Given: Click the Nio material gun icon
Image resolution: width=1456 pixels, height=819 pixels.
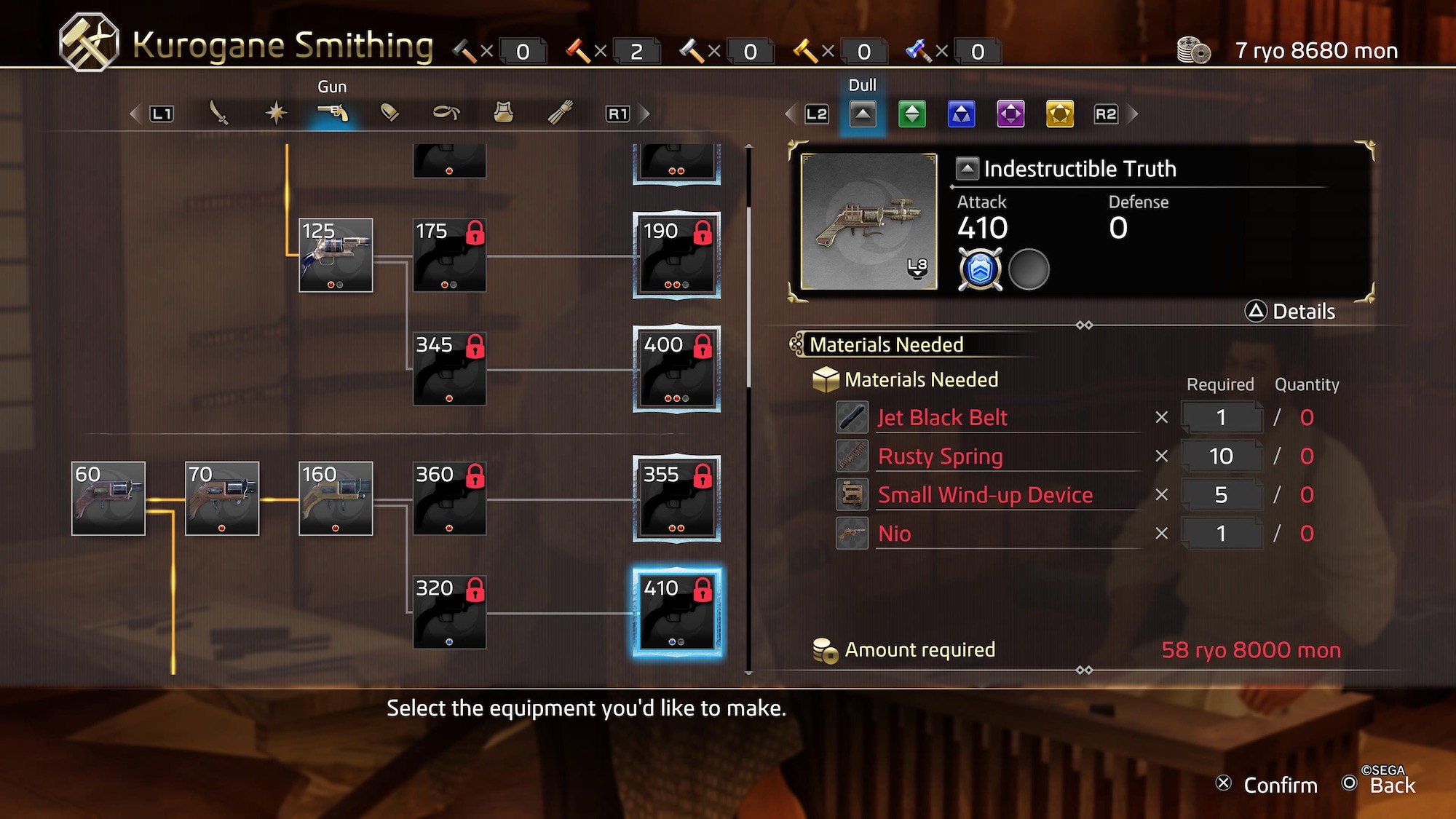Looking at the screenshot, I should click(x=852, y=533).
